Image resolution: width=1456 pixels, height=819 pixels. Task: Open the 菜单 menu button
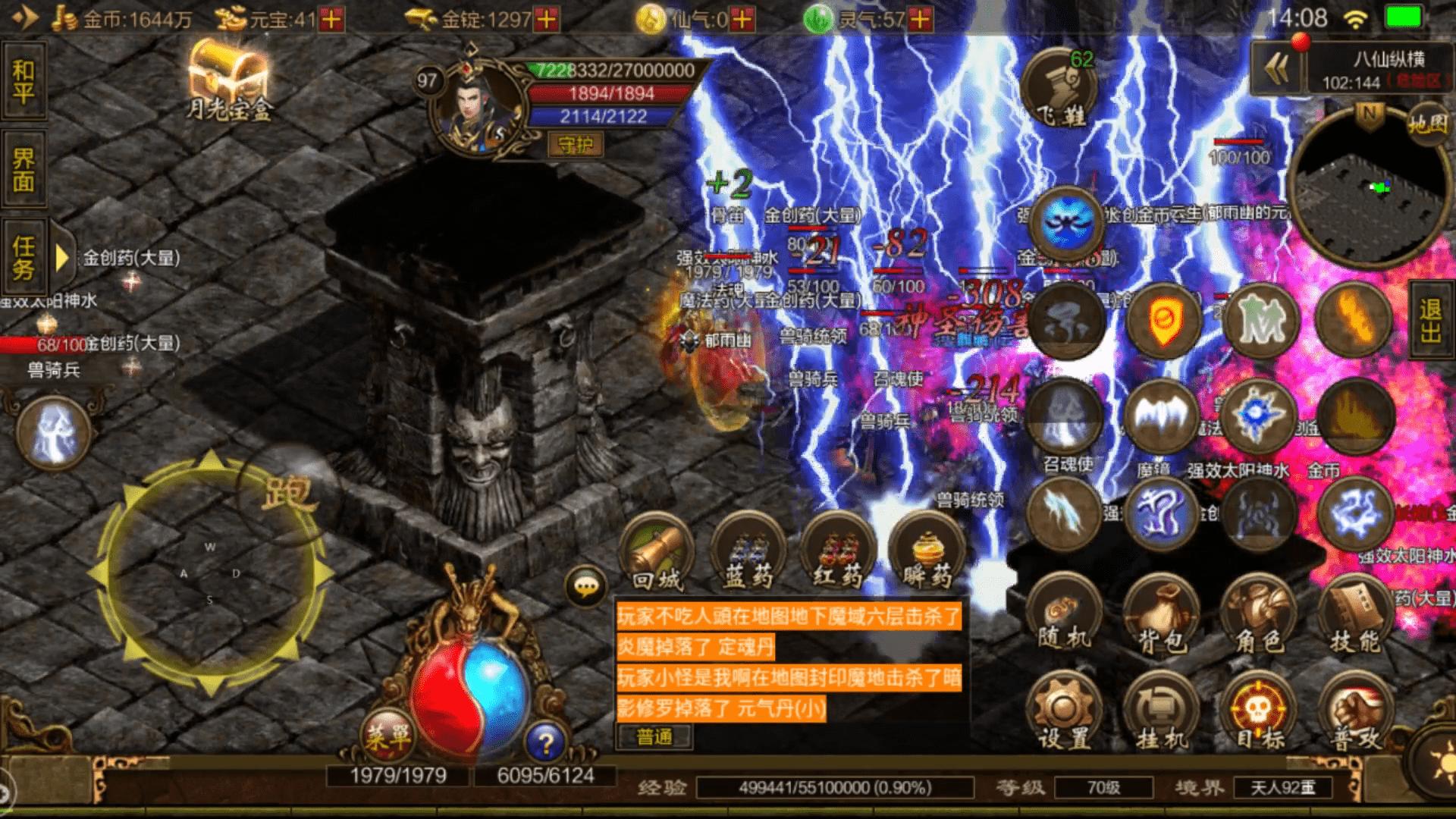coord(388,733)
